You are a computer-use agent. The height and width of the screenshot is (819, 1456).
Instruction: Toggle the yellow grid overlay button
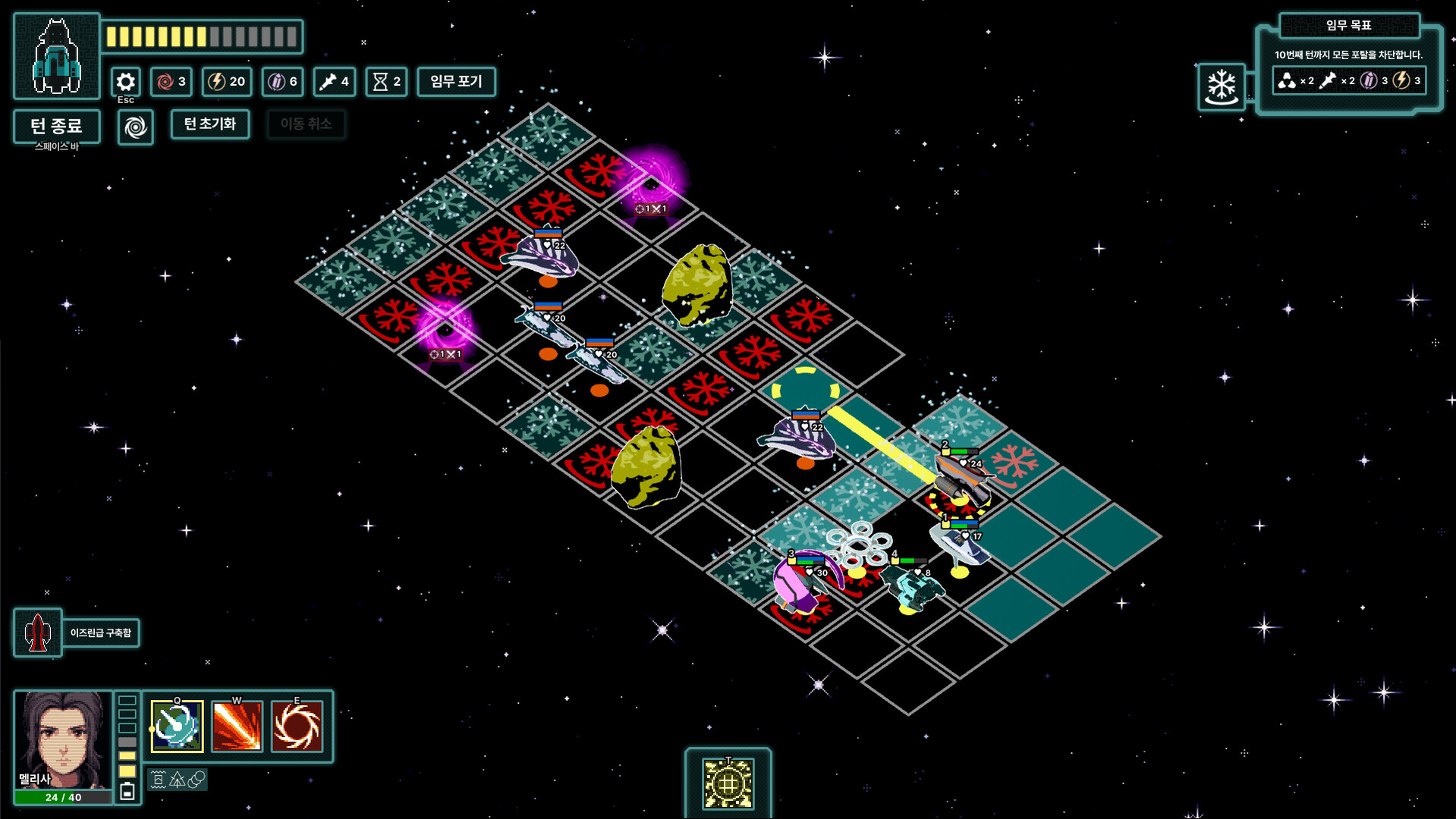[728, 783]
